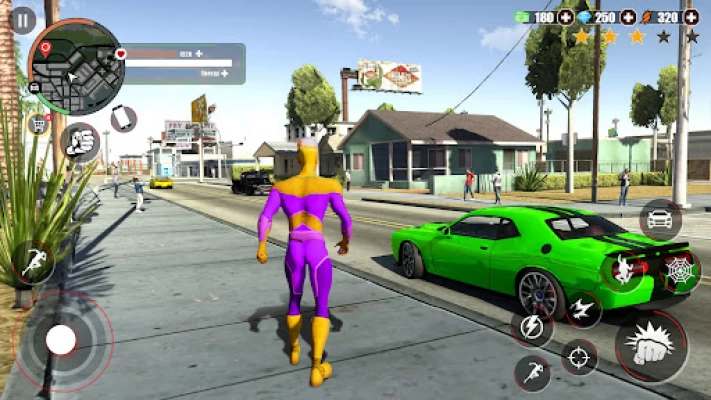Image resolution: width=711 pixels, height=400 pixels.
Task: Tap the running sprint button near punch
Action: [x=533, y=373]
